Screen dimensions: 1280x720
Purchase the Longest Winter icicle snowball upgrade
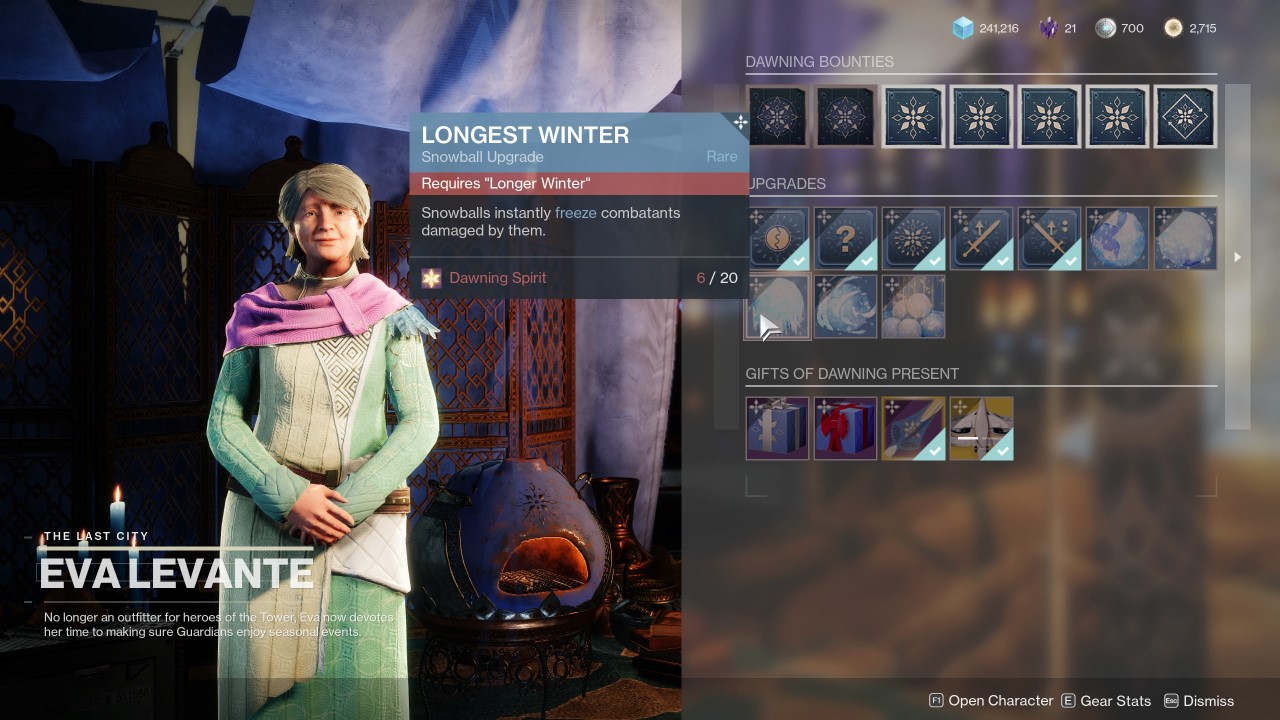[x=778, y=306]
